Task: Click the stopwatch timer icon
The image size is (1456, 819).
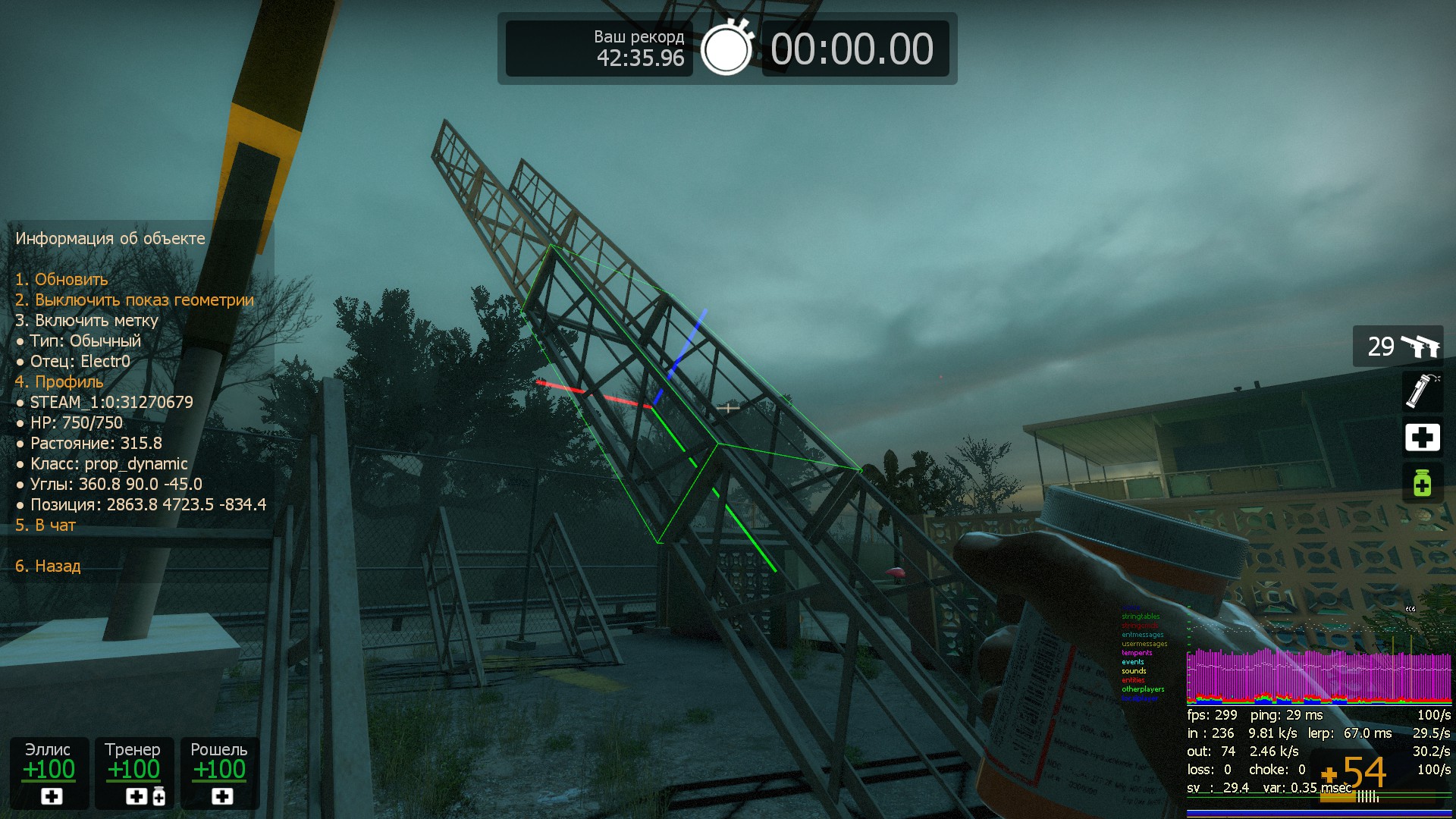Action: pos(726,49)
